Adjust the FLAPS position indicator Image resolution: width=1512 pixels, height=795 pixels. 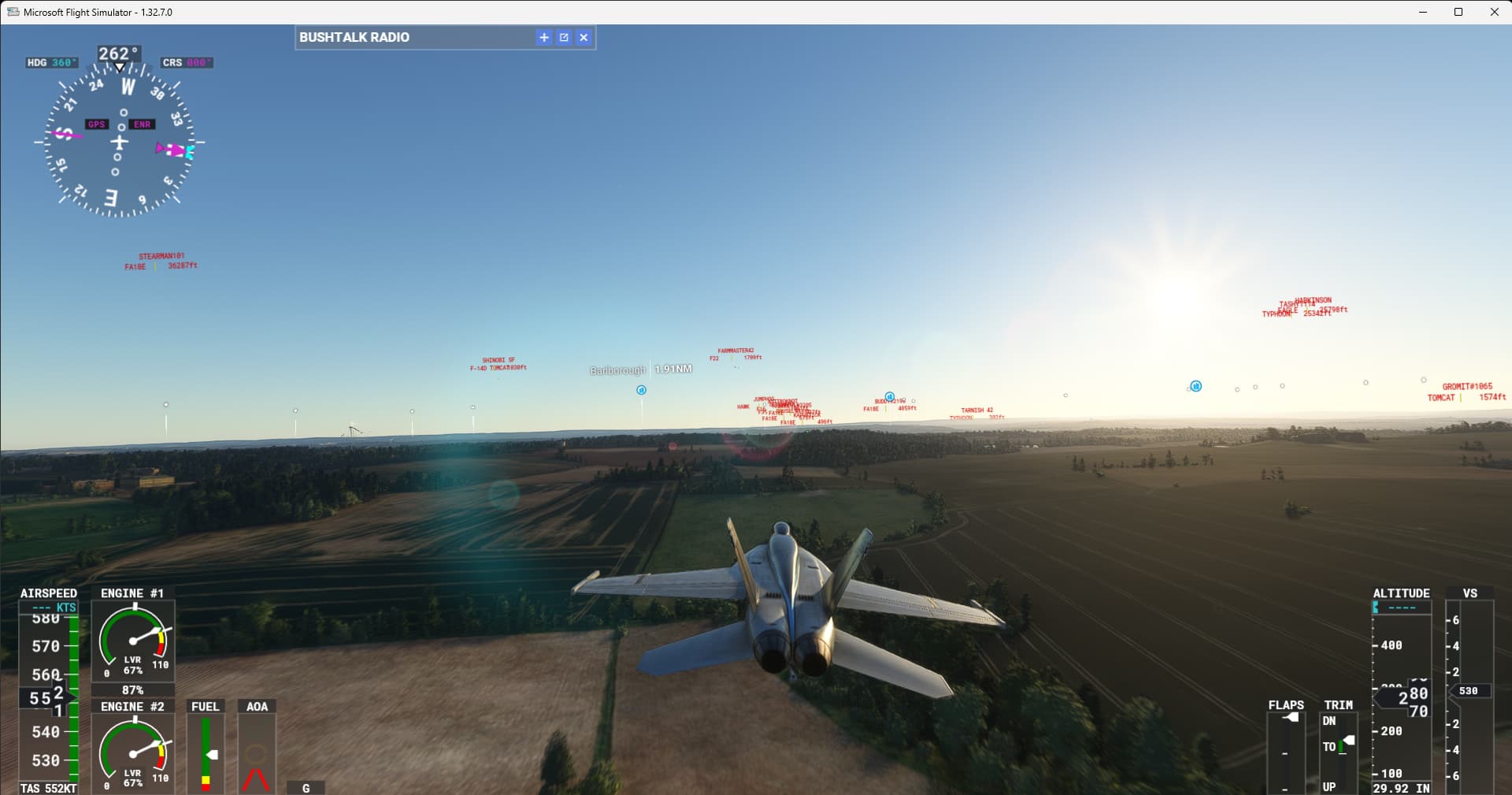coord(1288,717)
